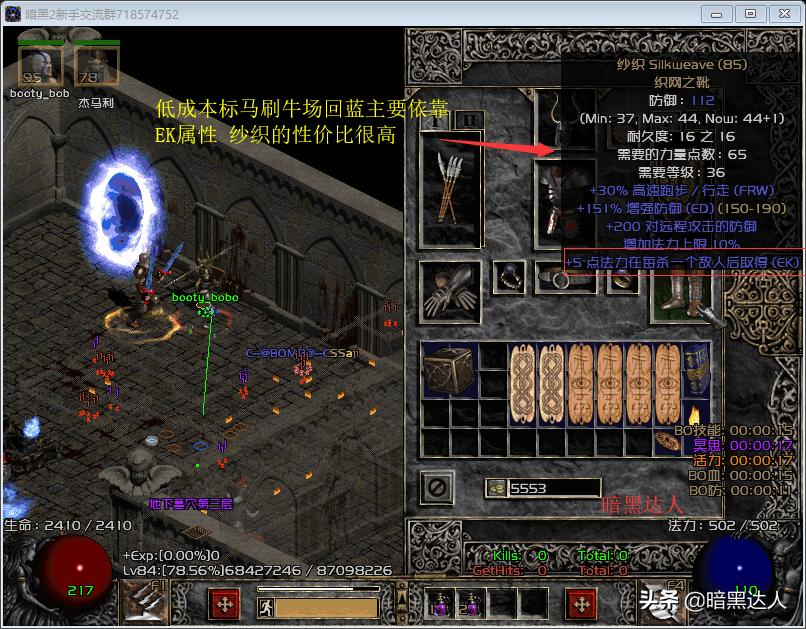Image resolution: width=806 pixels, height=629 pixels.
Task: Close the inventory panel
Action: (436, 487)
